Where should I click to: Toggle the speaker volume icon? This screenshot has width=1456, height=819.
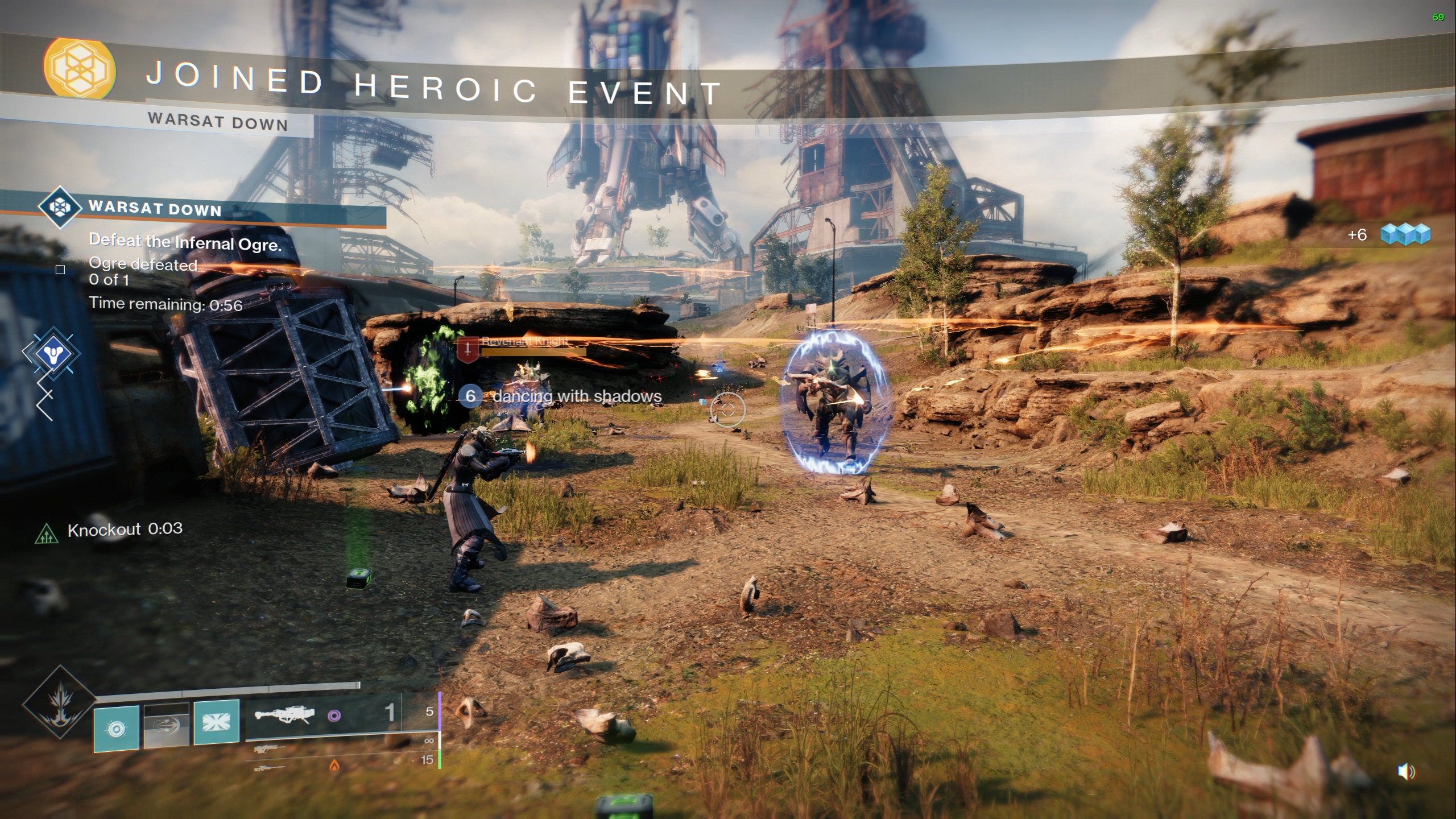[1405, 772]
